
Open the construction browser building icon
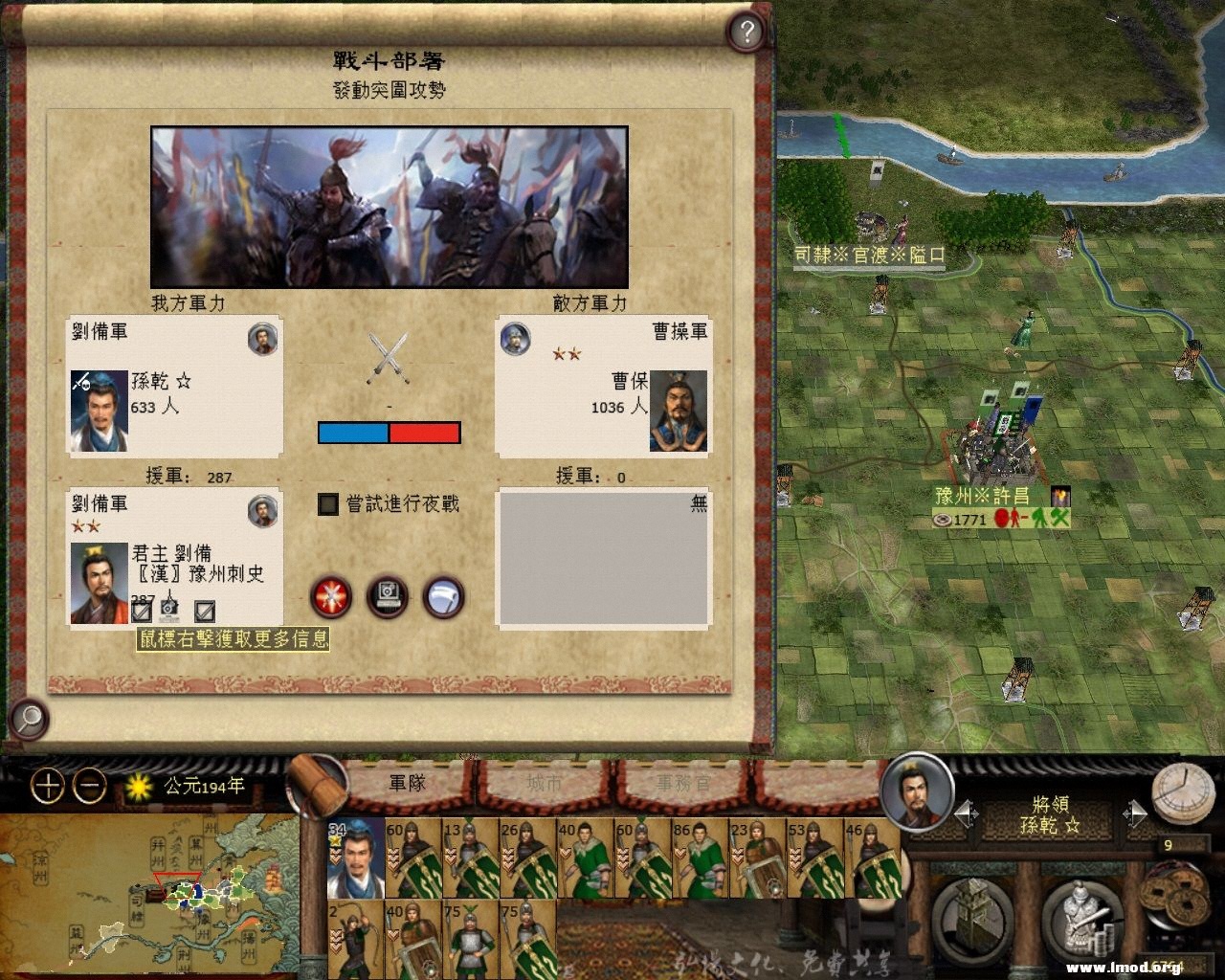pos(971,917)
